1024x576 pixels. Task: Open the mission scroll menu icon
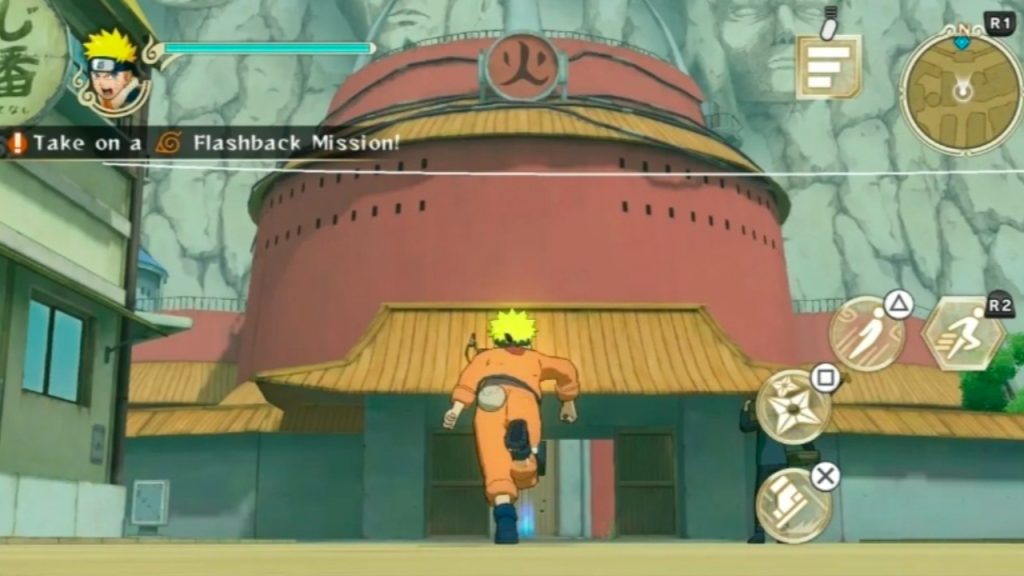[828, 66]
